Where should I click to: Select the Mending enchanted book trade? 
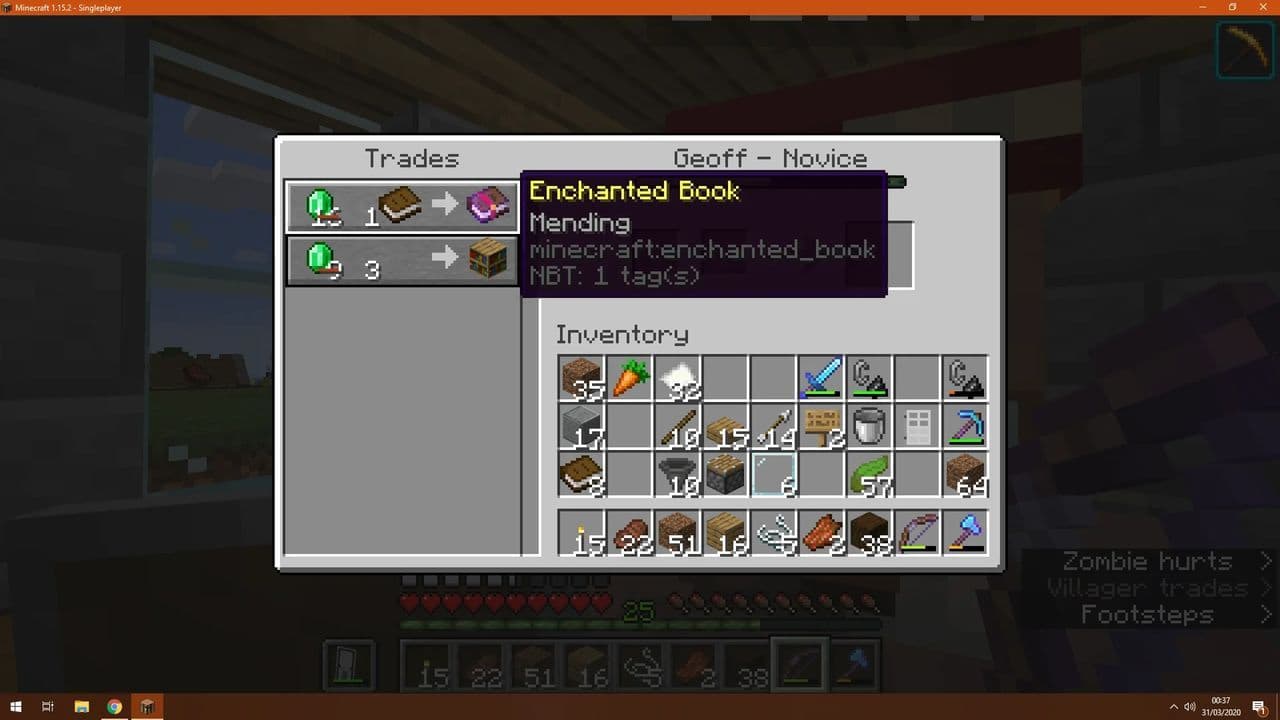(402, 205)
